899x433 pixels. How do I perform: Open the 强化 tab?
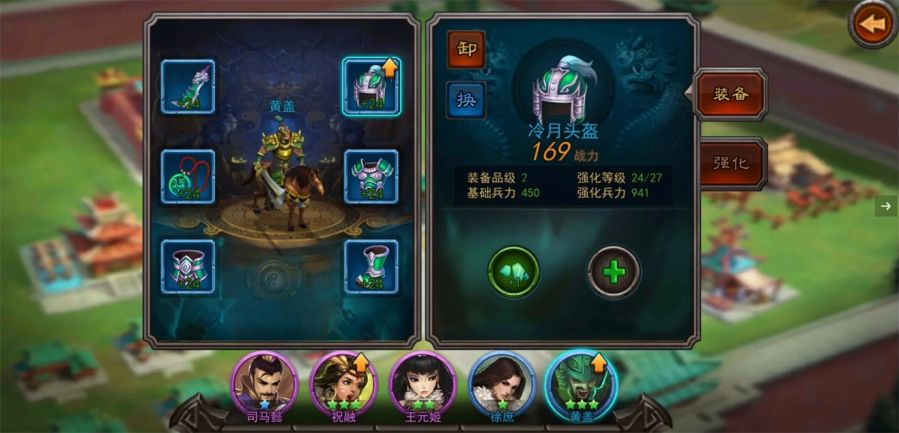point(729,162)
